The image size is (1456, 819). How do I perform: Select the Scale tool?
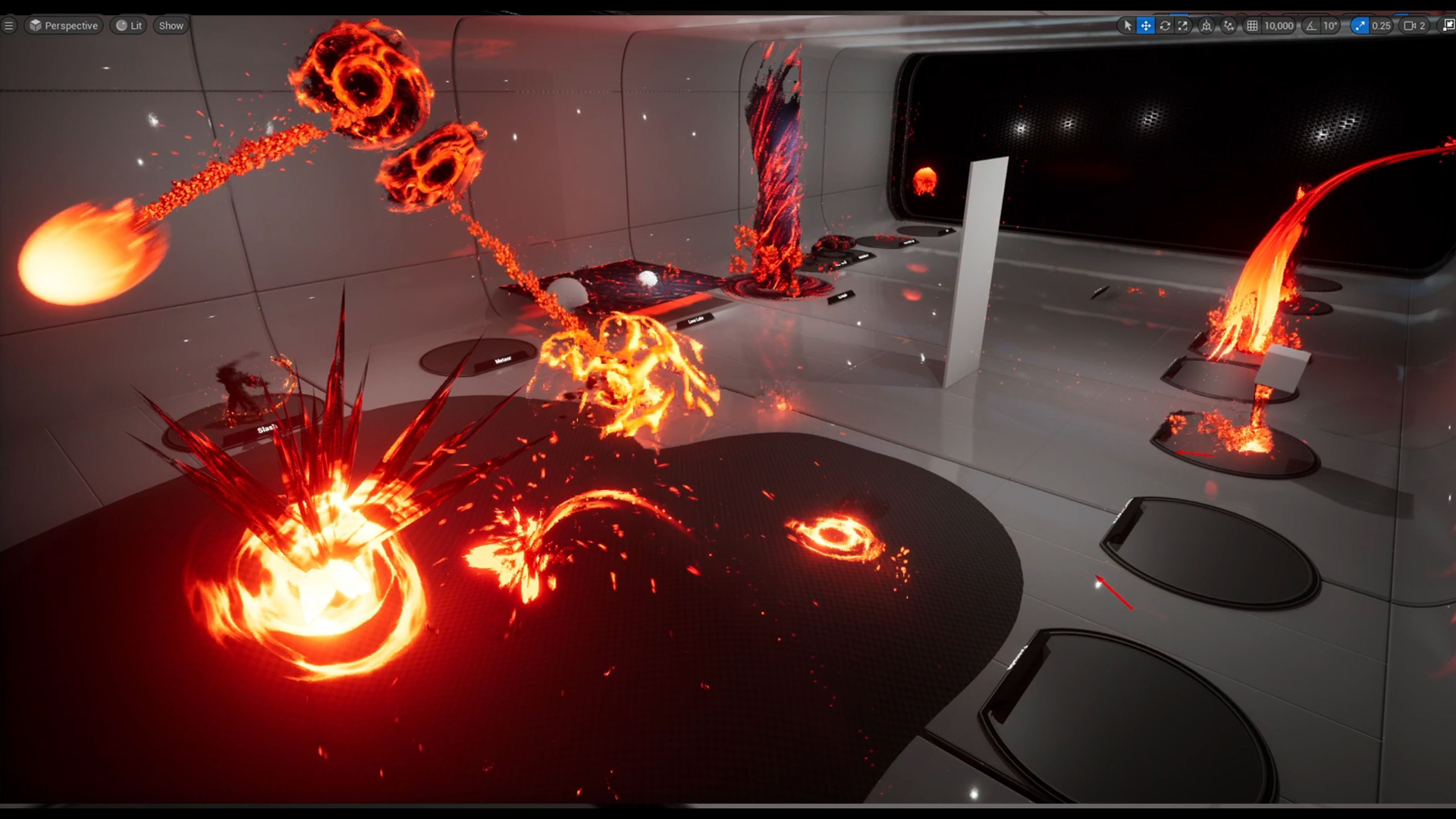point(1183,25)
